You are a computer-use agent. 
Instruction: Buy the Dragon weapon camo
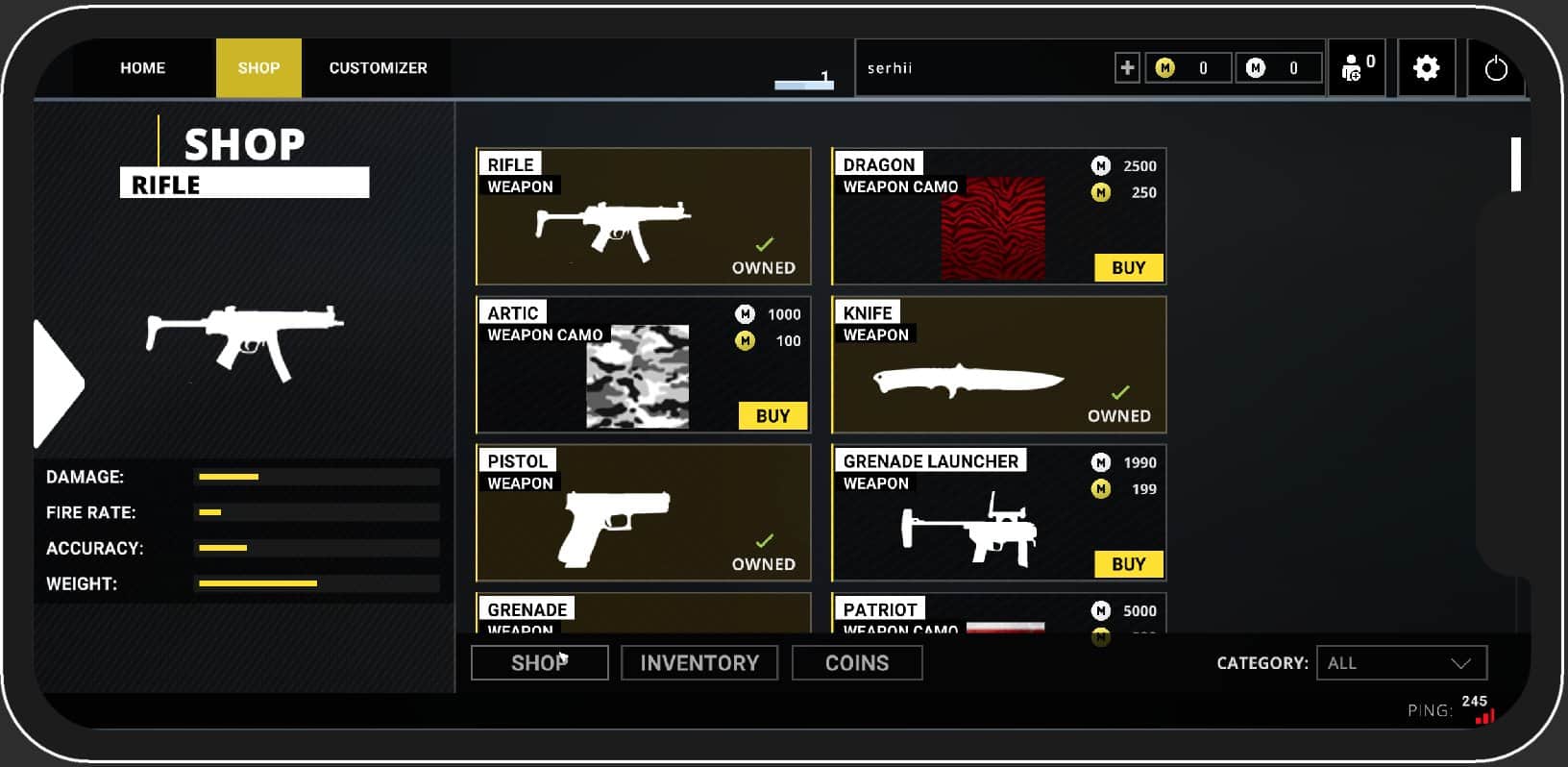1128,268
